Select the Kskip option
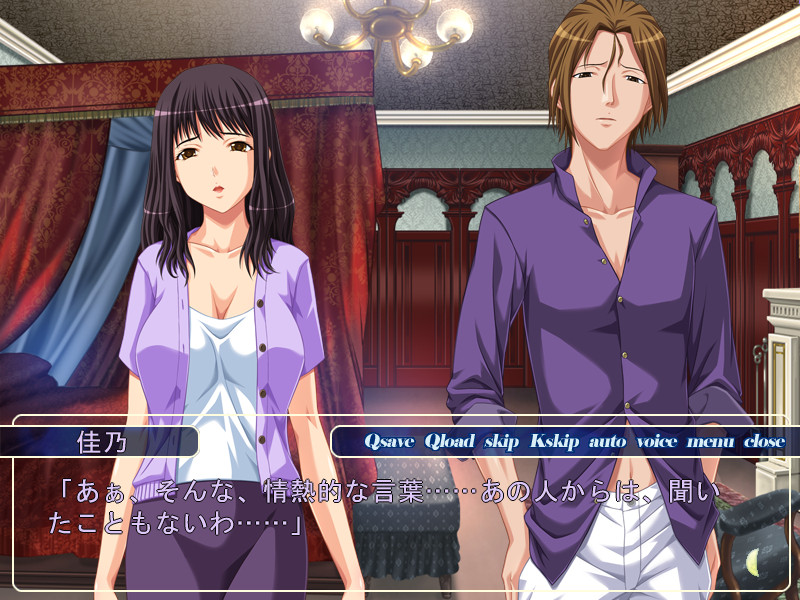Viewport: 800px width, 600px height. (x=554, y=441)
